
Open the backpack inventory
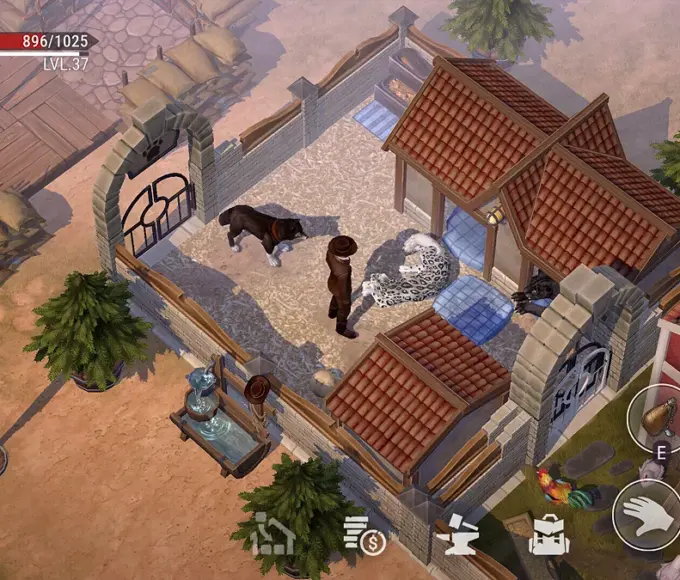click(x=549, y=535)
